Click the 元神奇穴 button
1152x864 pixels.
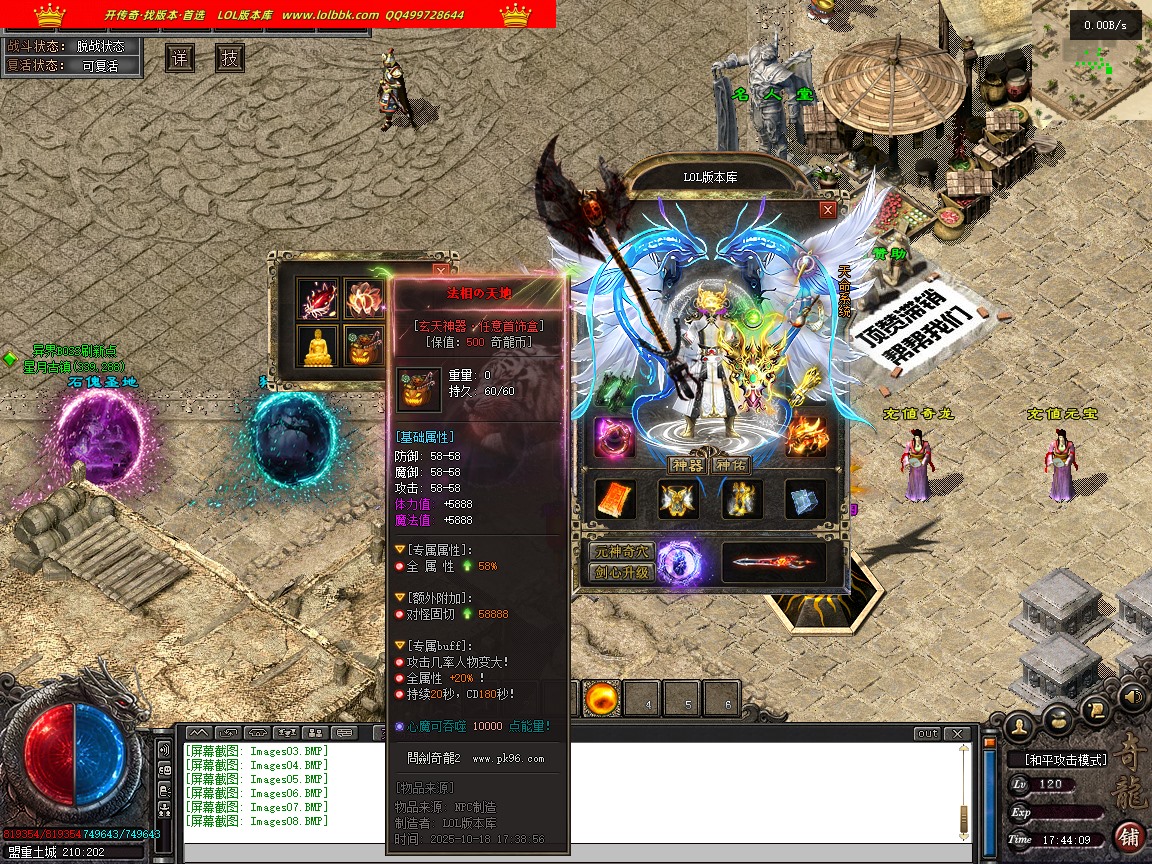click(620, 551)
